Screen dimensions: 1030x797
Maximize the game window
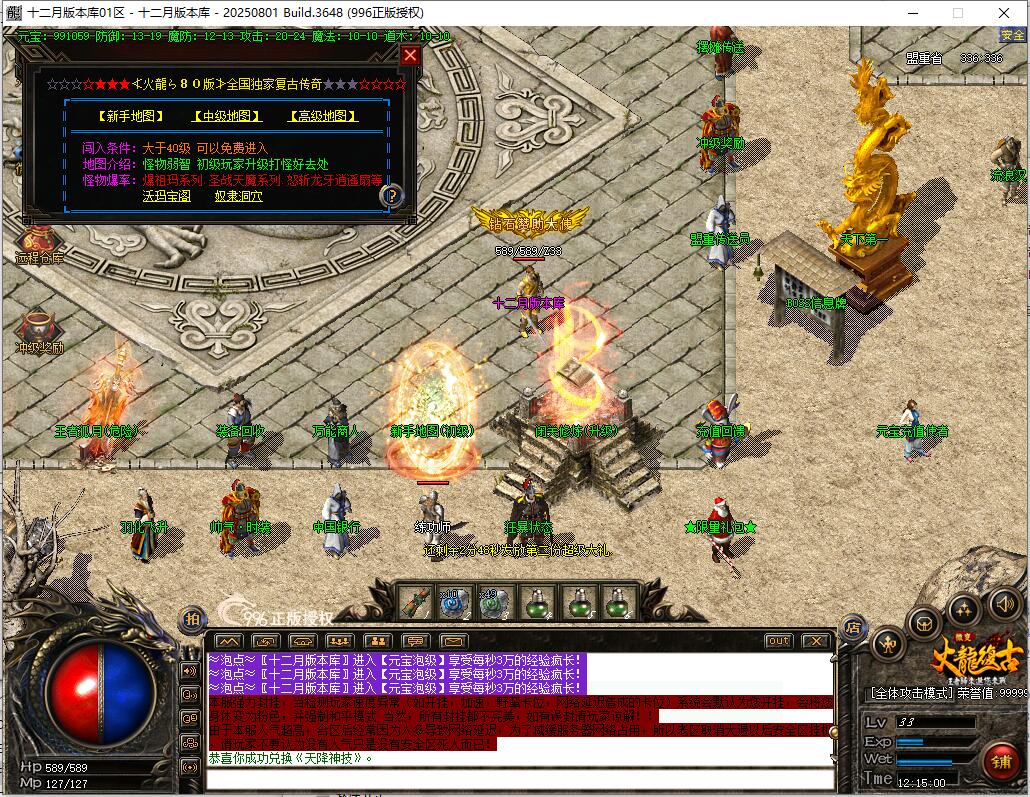pos(957,13)
